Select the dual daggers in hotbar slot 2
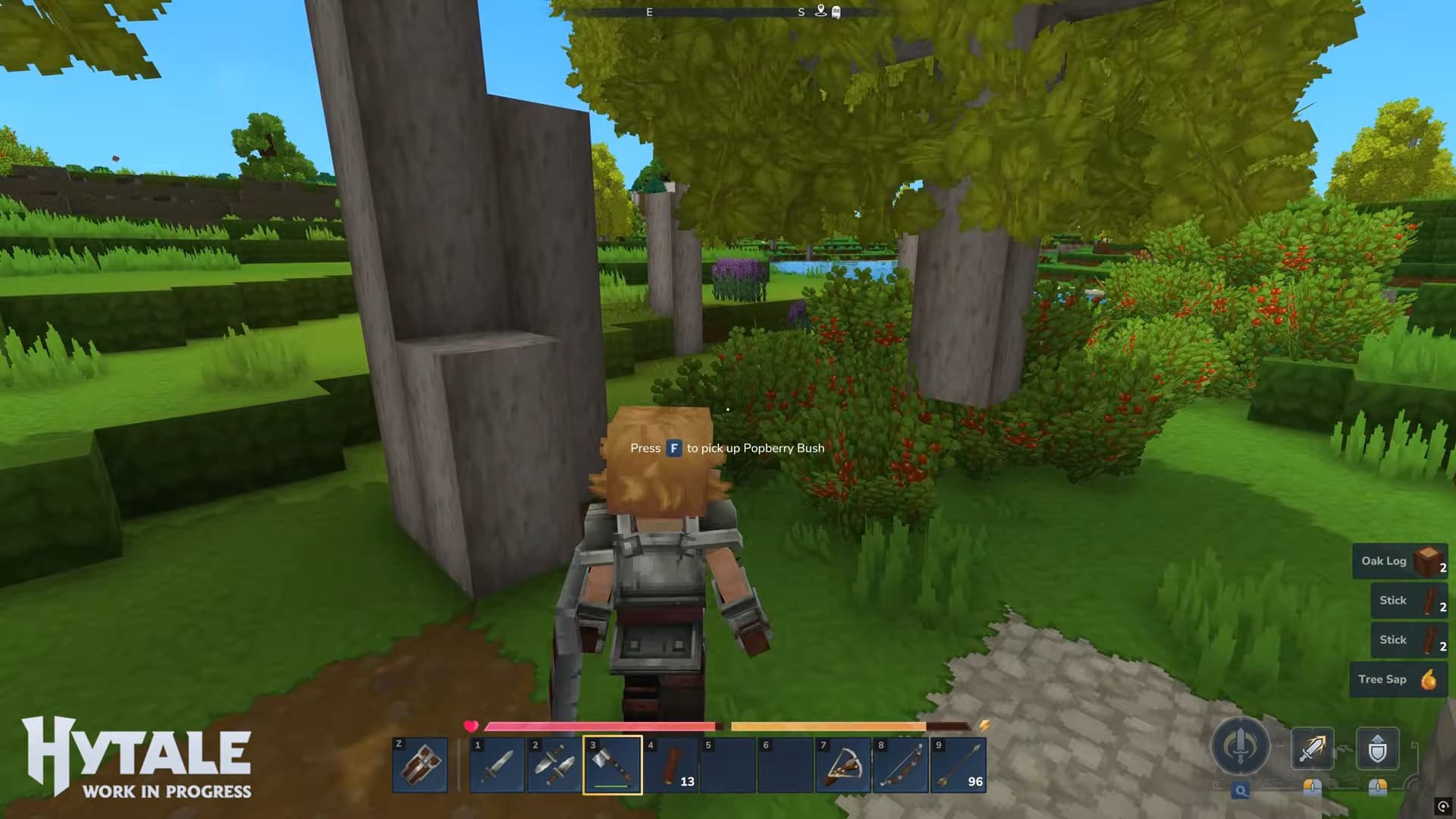 pos(556,764)
